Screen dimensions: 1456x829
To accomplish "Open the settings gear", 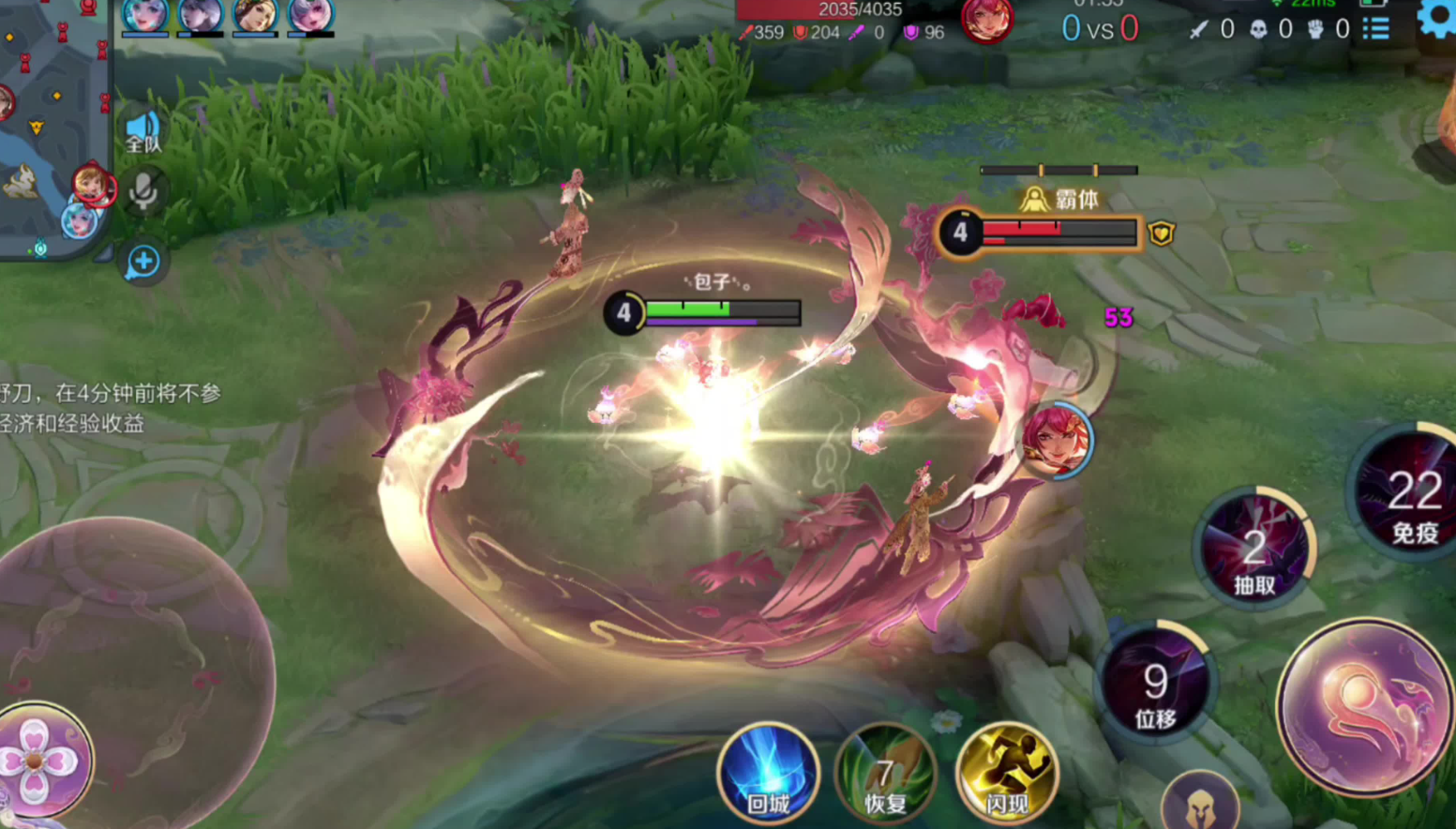I will 1438,19.
